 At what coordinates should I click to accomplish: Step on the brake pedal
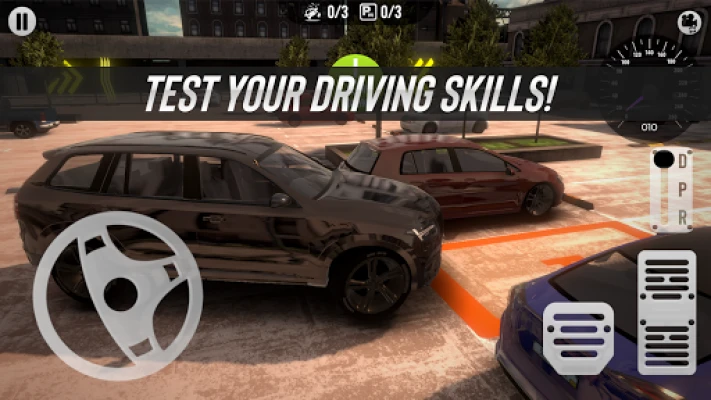[x=578, y=338]
